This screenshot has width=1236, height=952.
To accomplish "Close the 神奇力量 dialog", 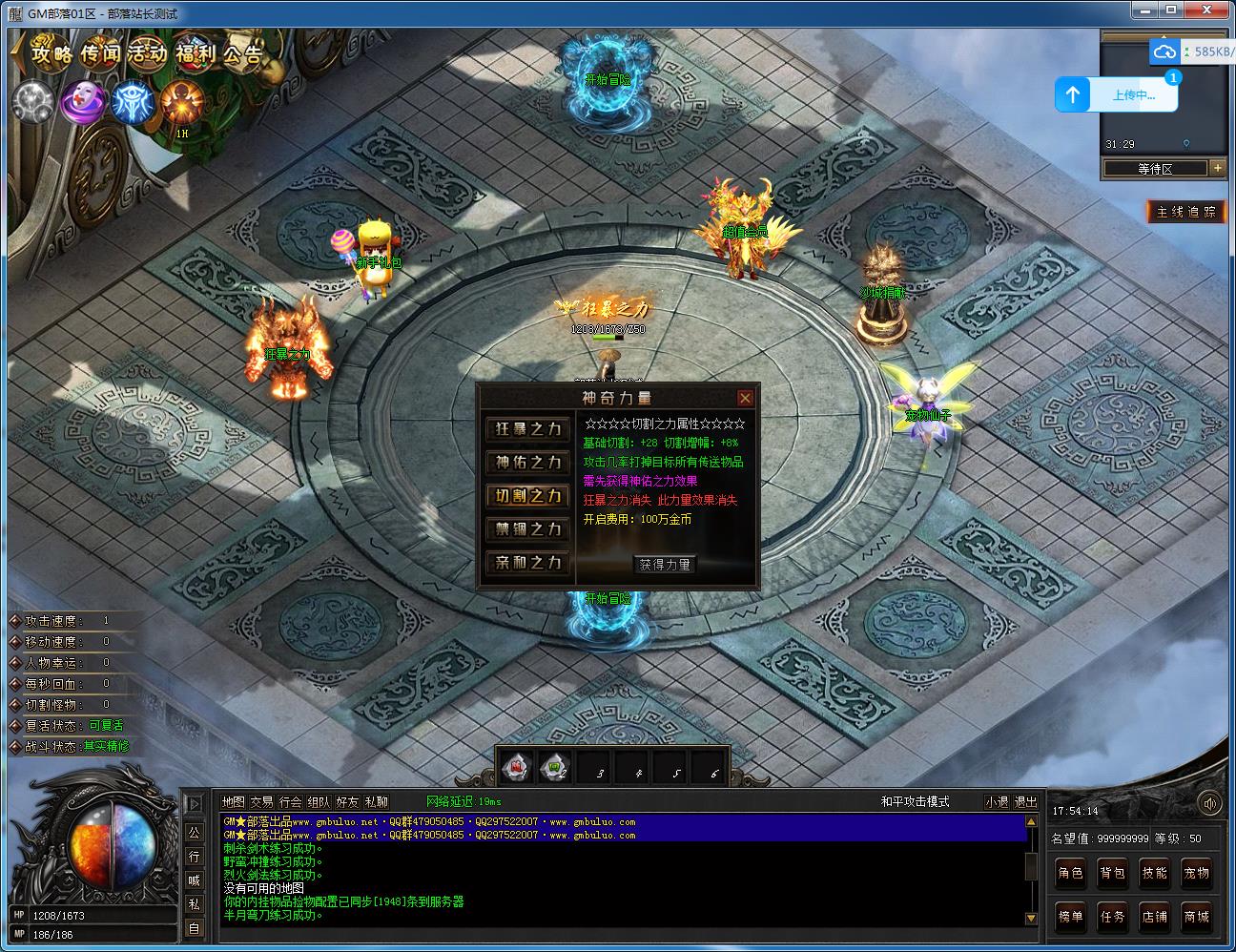I will point(746,398).
